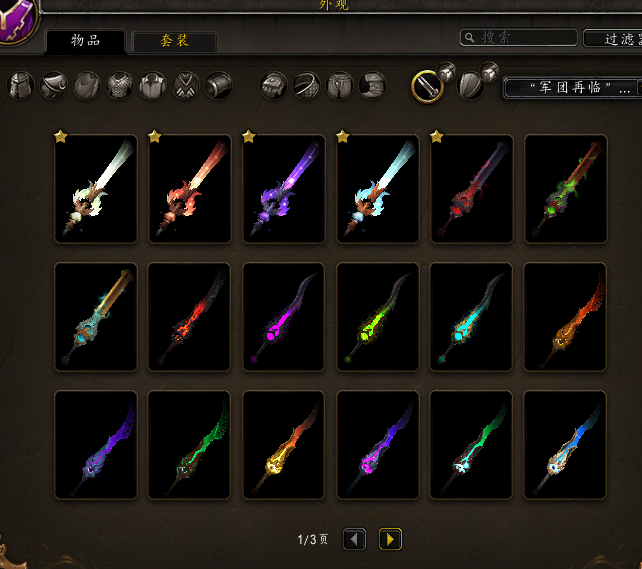This screenshot has width=642, height=569.
Task: Go to the previous appearances page
Action: point(355,540)
